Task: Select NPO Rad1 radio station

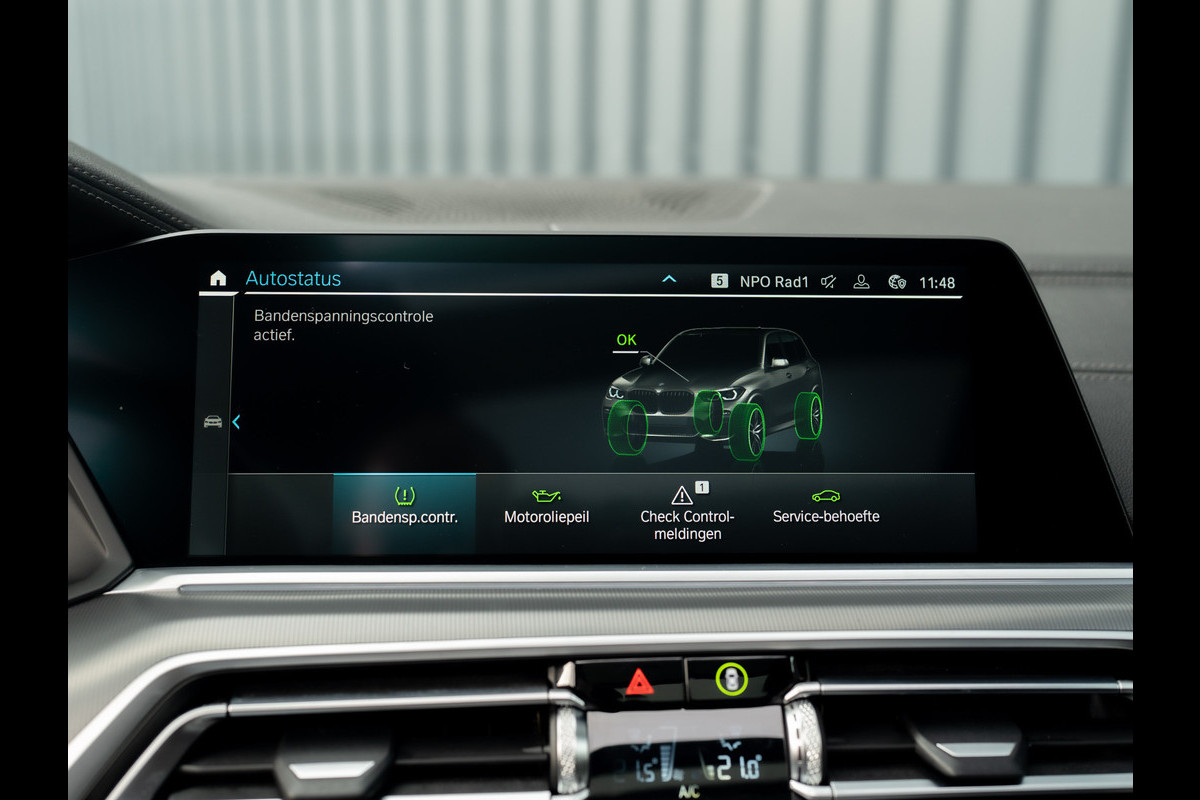Action: [x=773, y=282]
